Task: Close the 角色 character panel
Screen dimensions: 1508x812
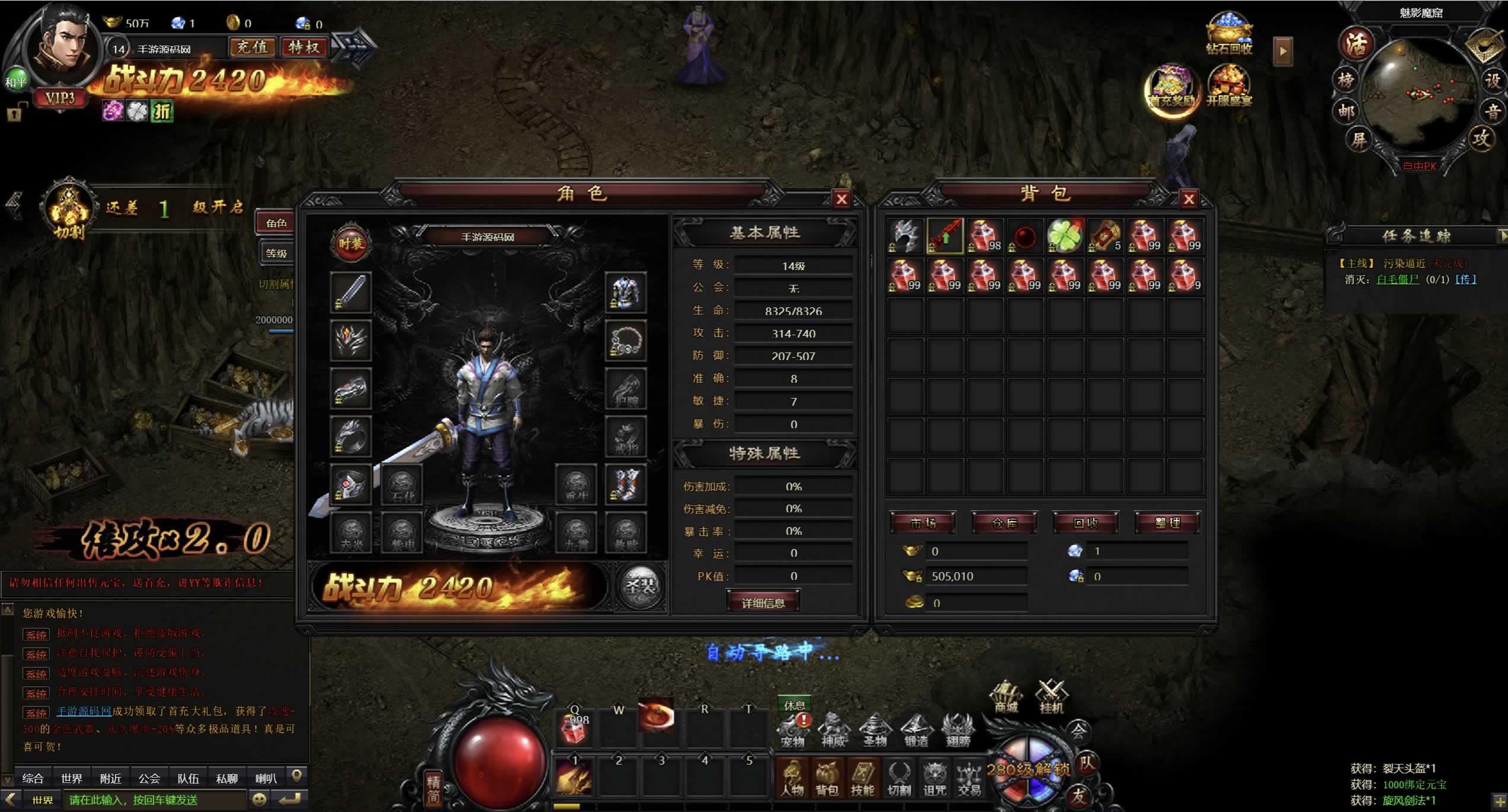Action: (x=841, y=200)
